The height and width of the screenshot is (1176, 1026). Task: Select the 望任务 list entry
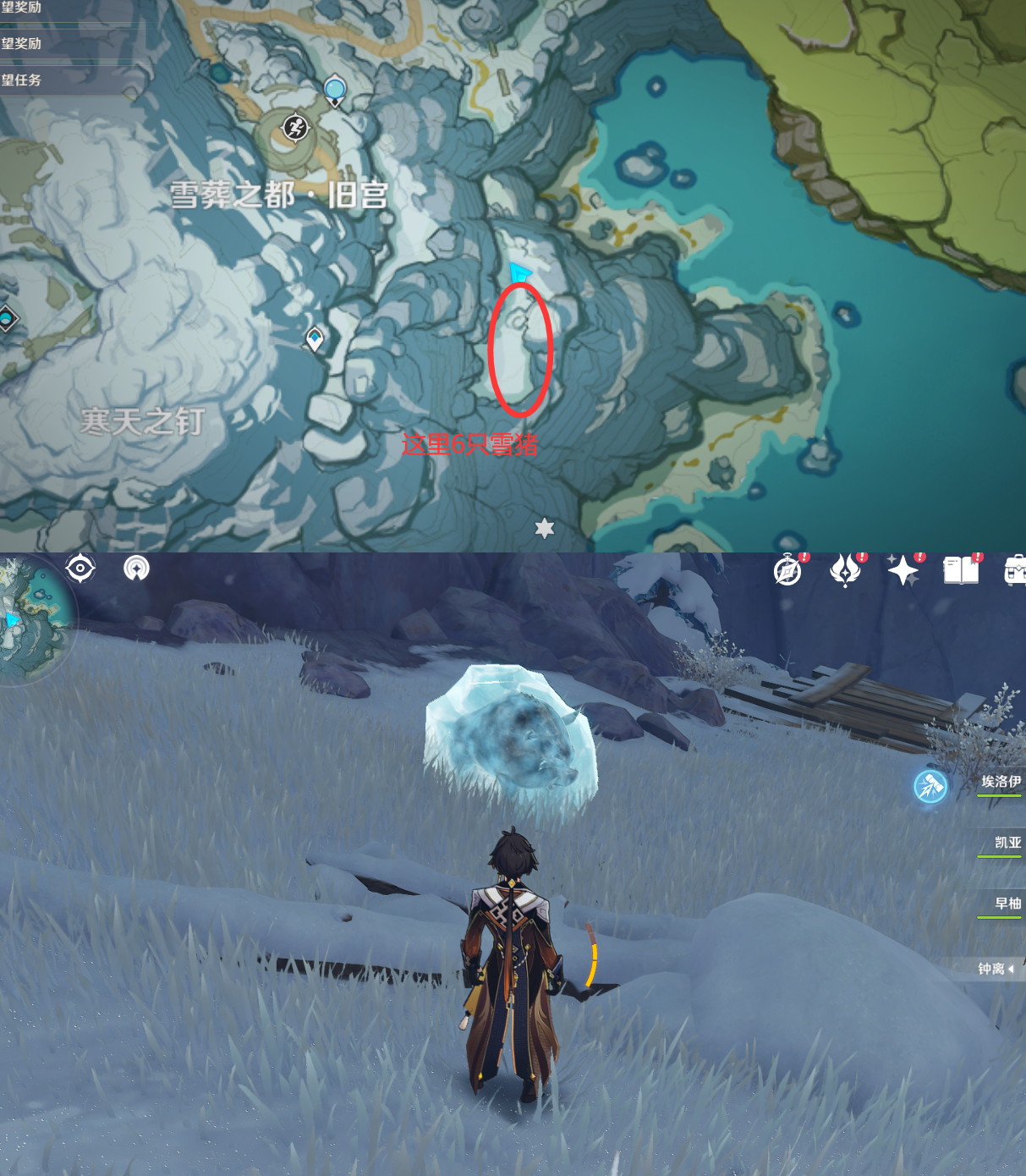pos(22,80)
